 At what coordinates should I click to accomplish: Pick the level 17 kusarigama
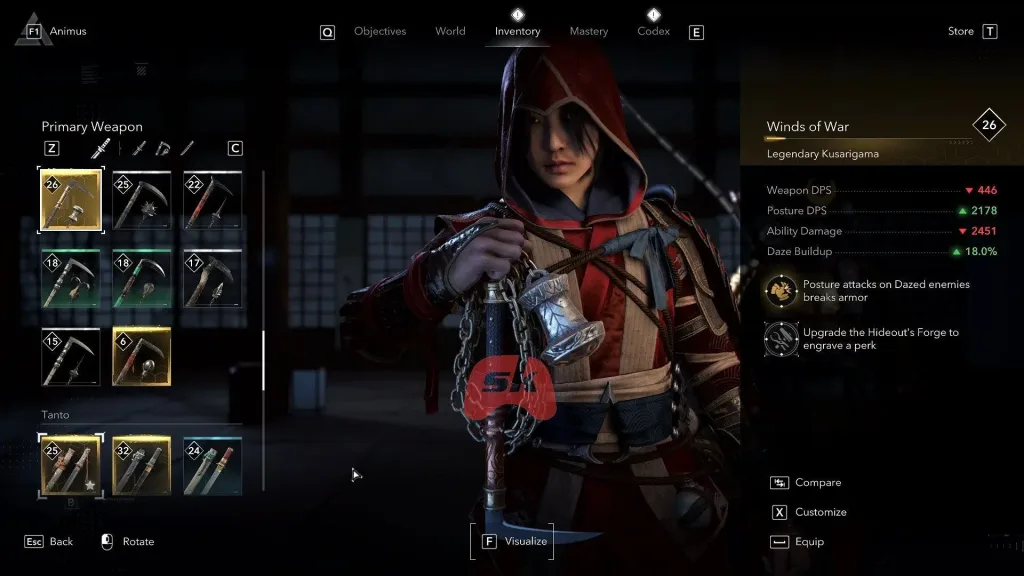(212, 278)
